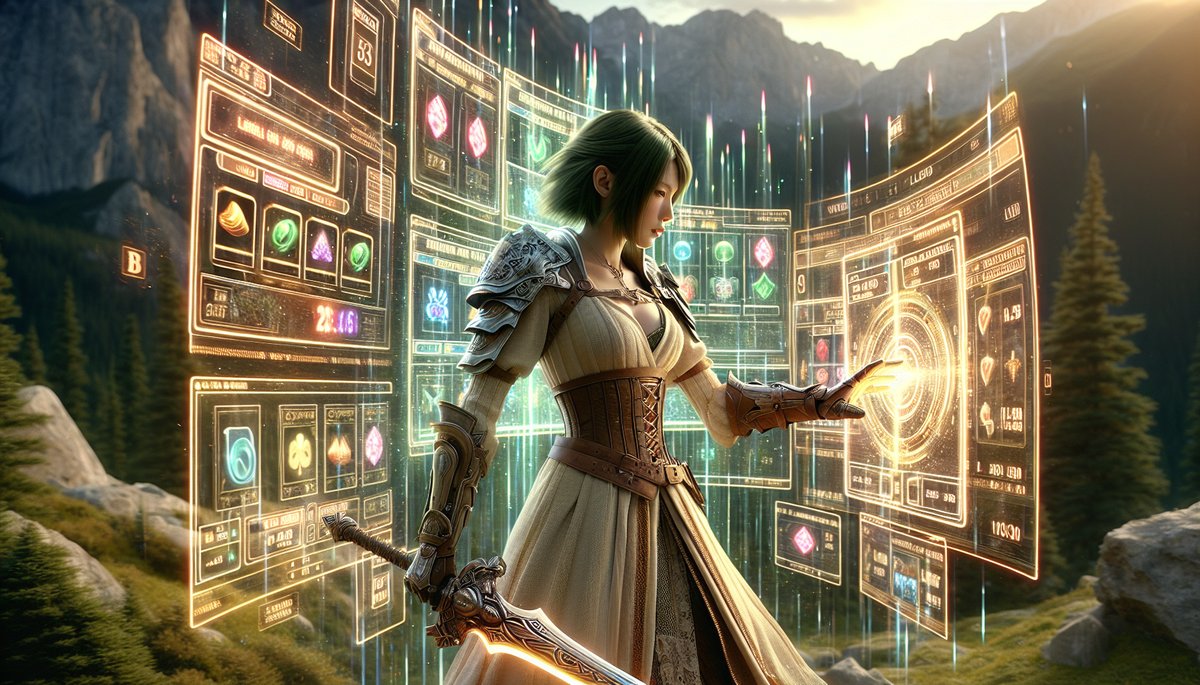Select the blue glowing creature icon
Viewport: 1200px width, 685px height.
[x=437, y=305]
